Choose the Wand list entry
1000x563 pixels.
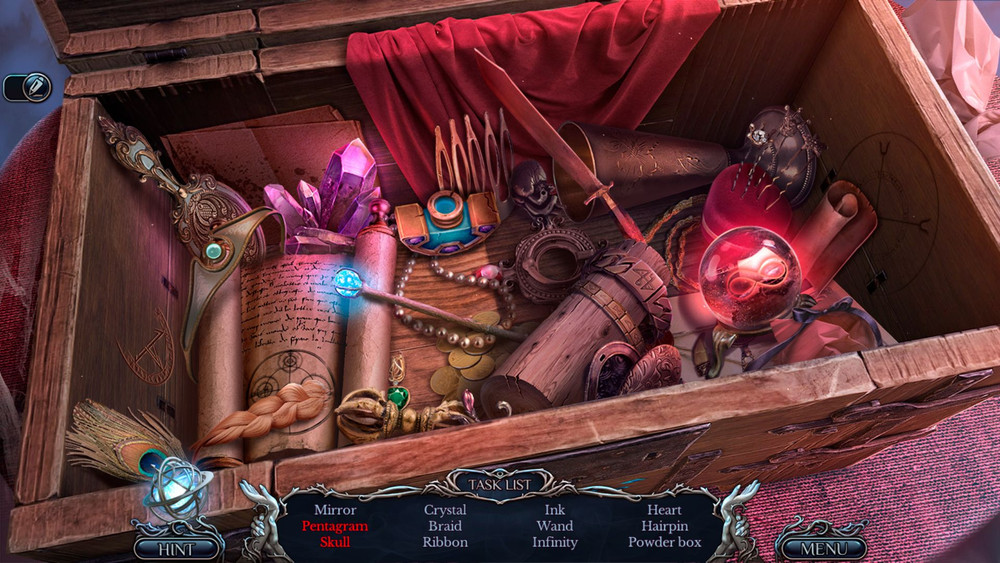click(555, 526)
